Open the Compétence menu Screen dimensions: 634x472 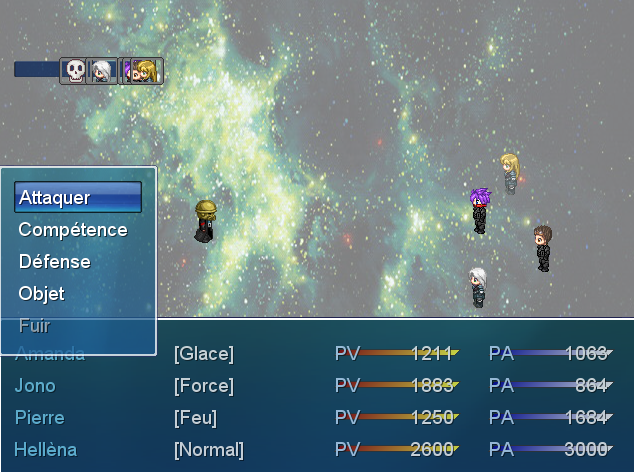pyautogui.click(x=77, y=230)
